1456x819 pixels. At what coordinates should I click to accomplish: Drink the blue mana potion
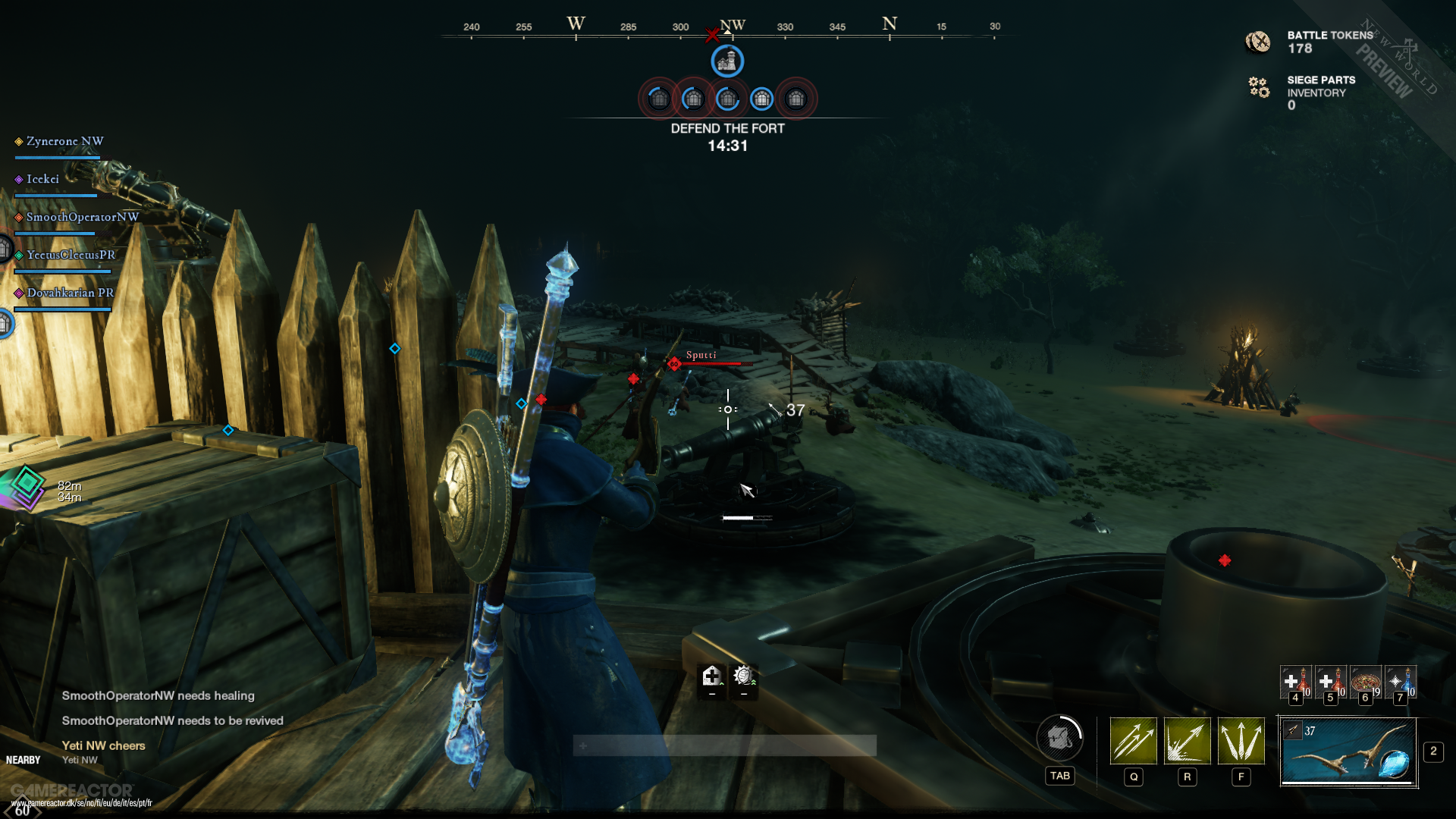pos(1401,682)
